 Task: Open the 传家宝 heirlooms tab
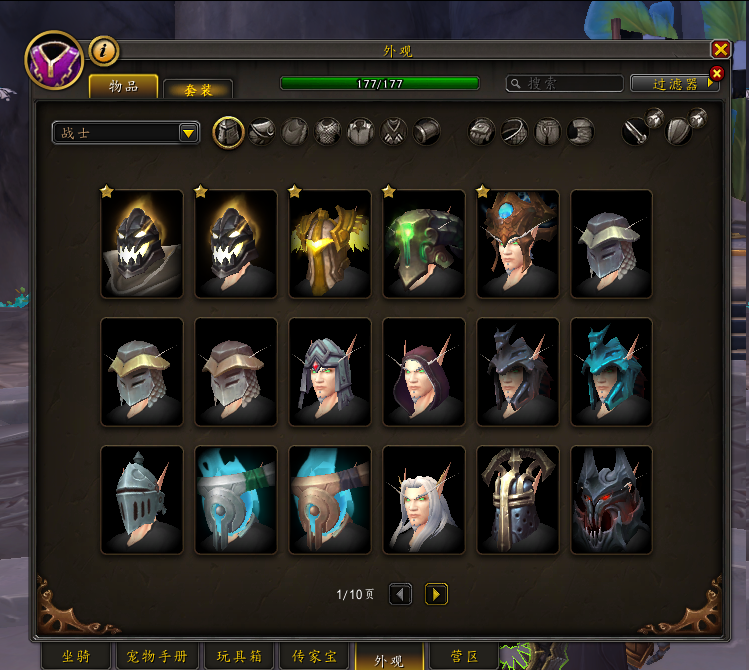[315, 657]
